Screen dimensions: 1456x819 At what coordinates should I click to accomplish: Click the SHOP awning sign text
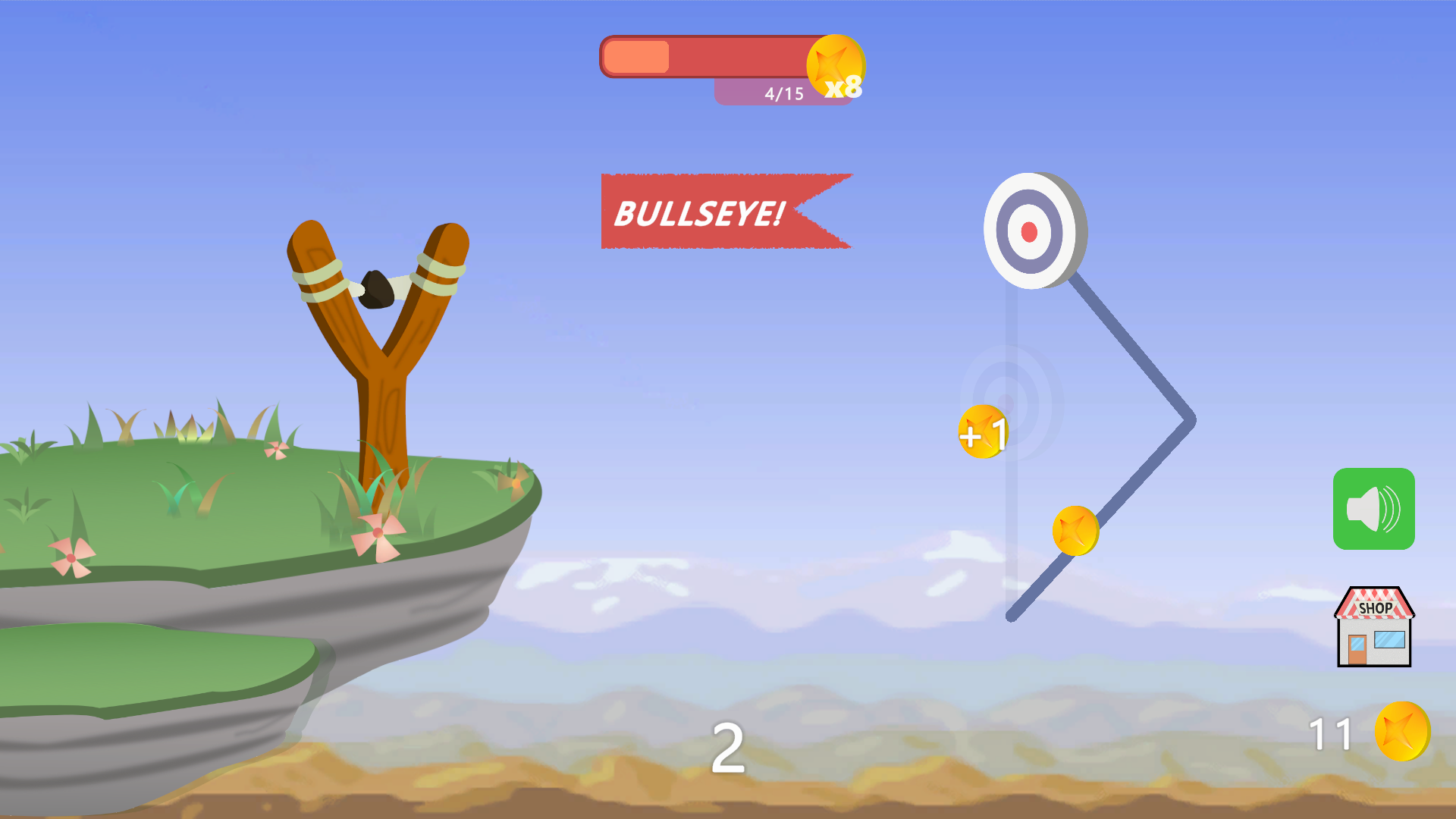click(1373, 607)
